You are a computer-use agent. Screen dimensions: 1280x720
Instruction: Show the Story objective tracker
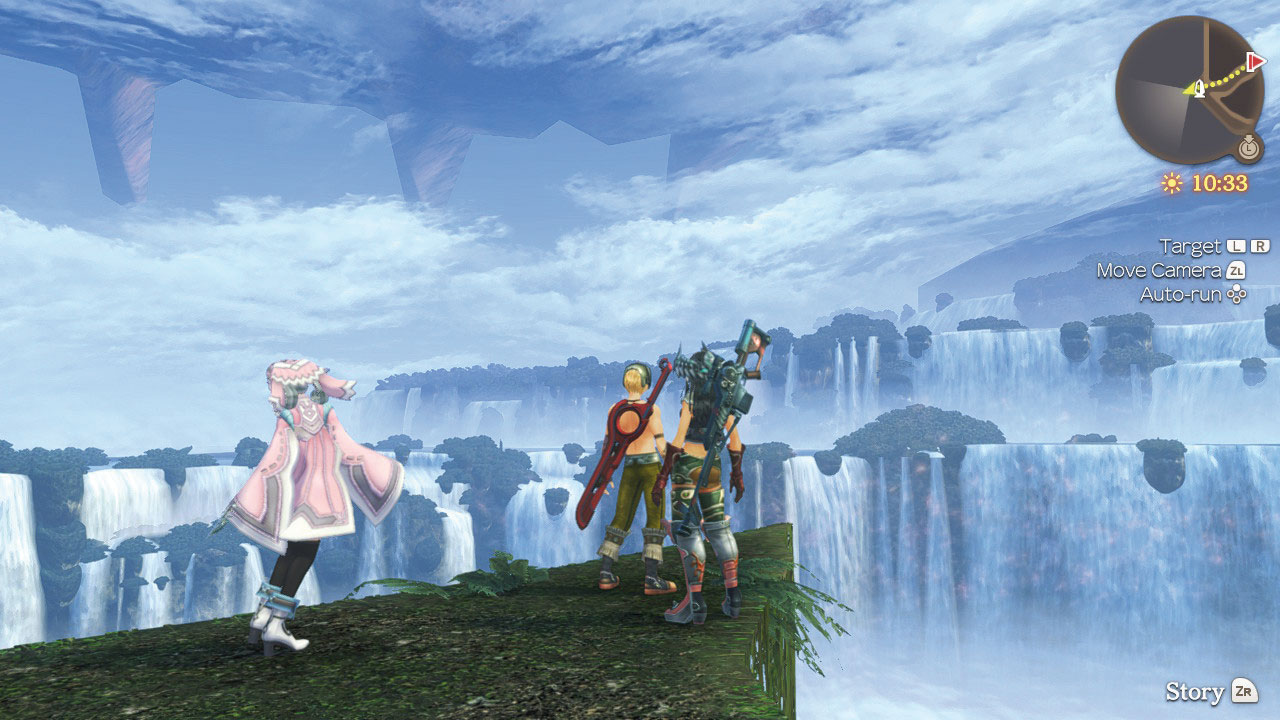1210,691
